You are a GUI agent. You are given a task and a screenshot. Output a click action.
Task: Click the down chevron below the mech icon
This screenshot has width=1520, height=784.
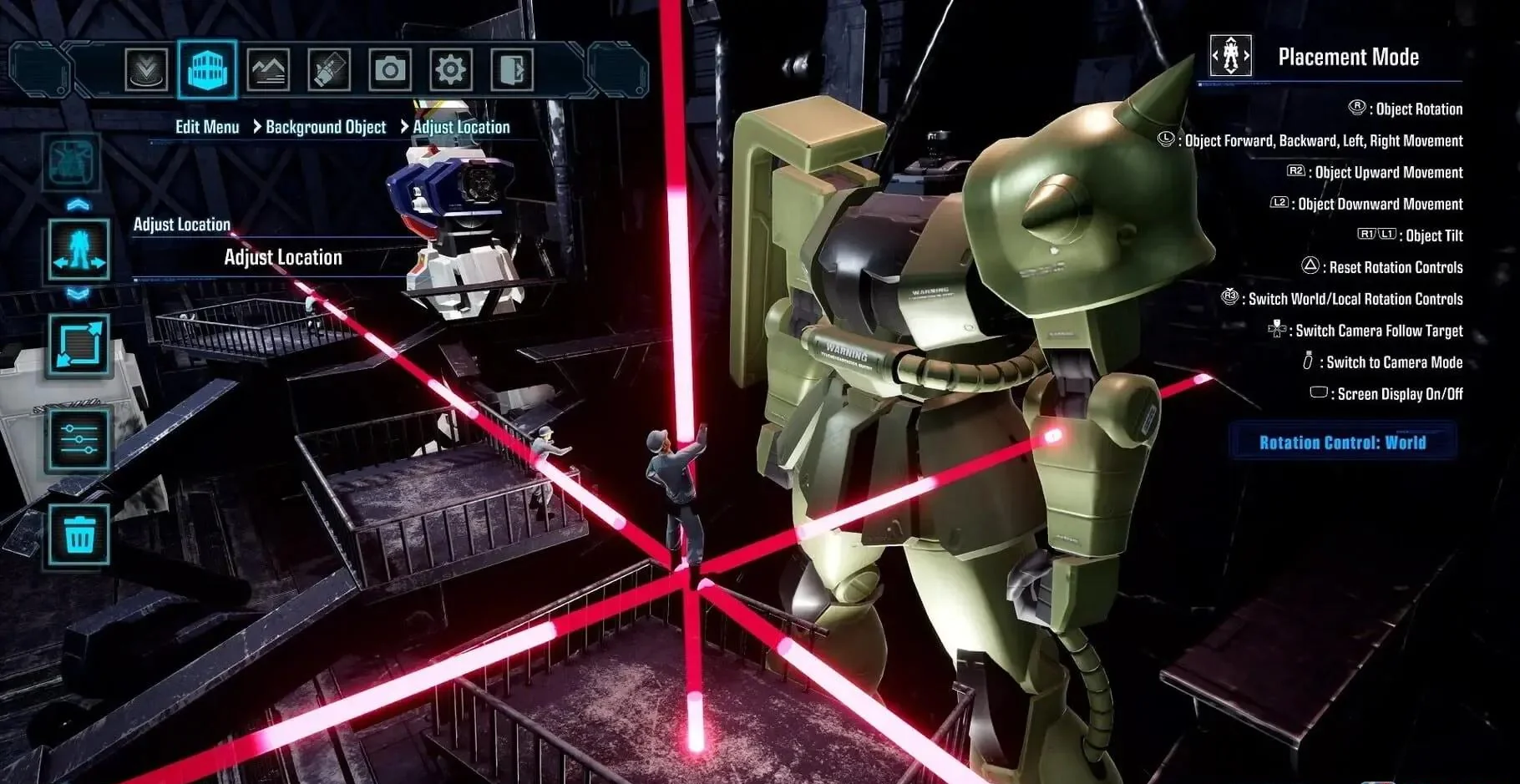coord(78,294)
